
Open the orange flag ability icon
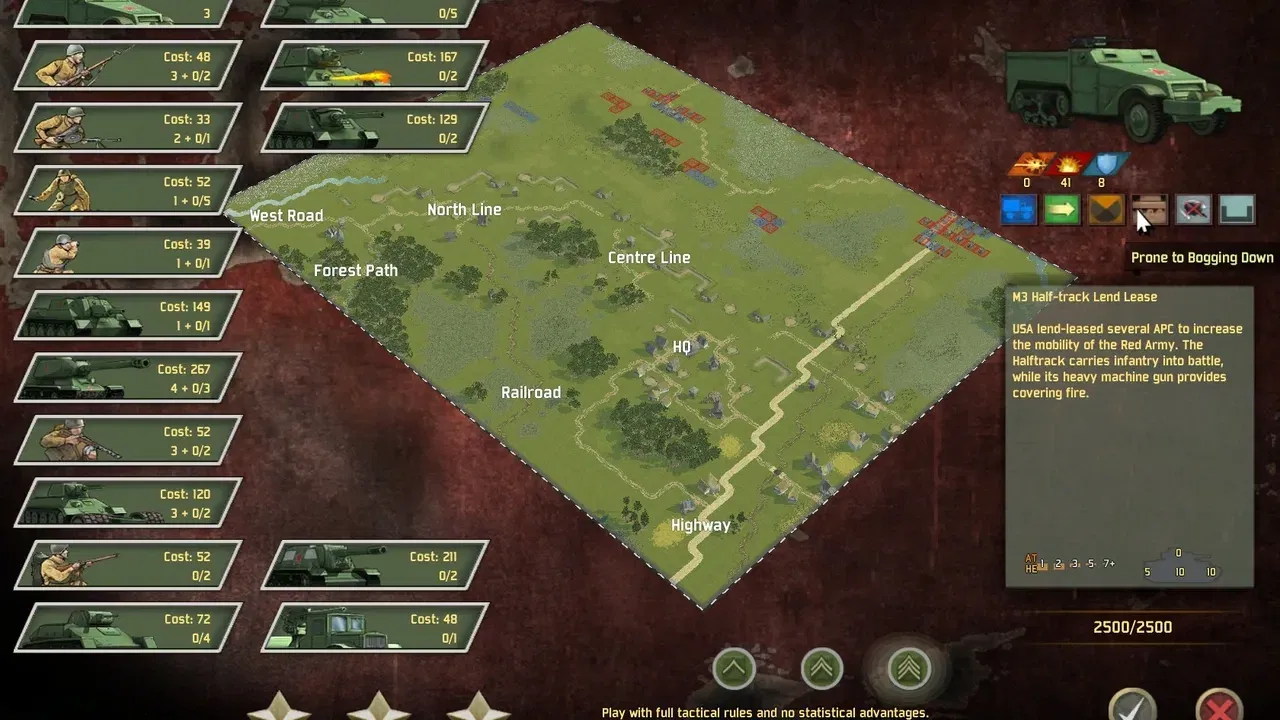tap(1106, 210)
